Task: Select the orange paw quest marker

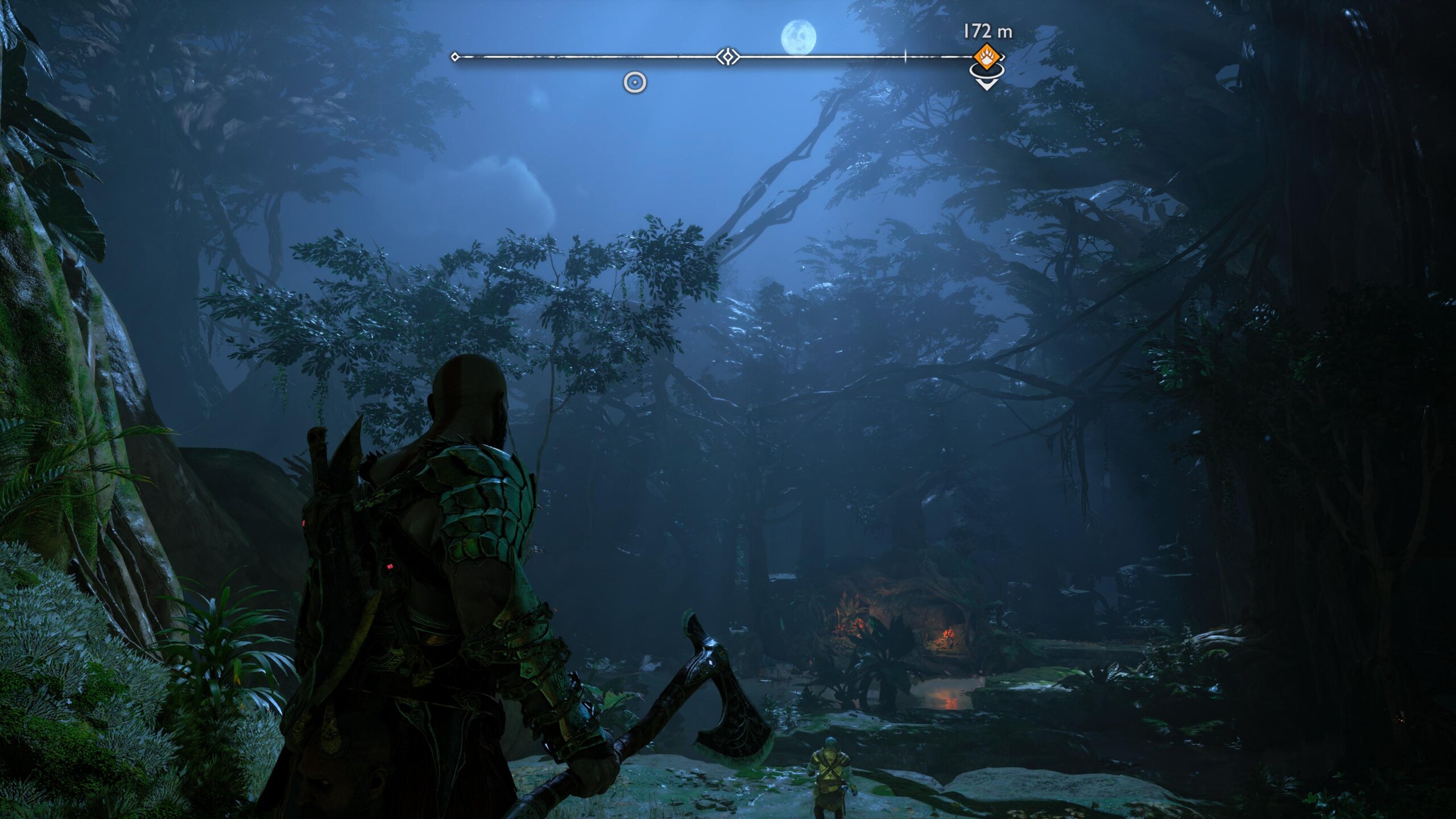Action: pyautogui.click(x=986, y=57)
